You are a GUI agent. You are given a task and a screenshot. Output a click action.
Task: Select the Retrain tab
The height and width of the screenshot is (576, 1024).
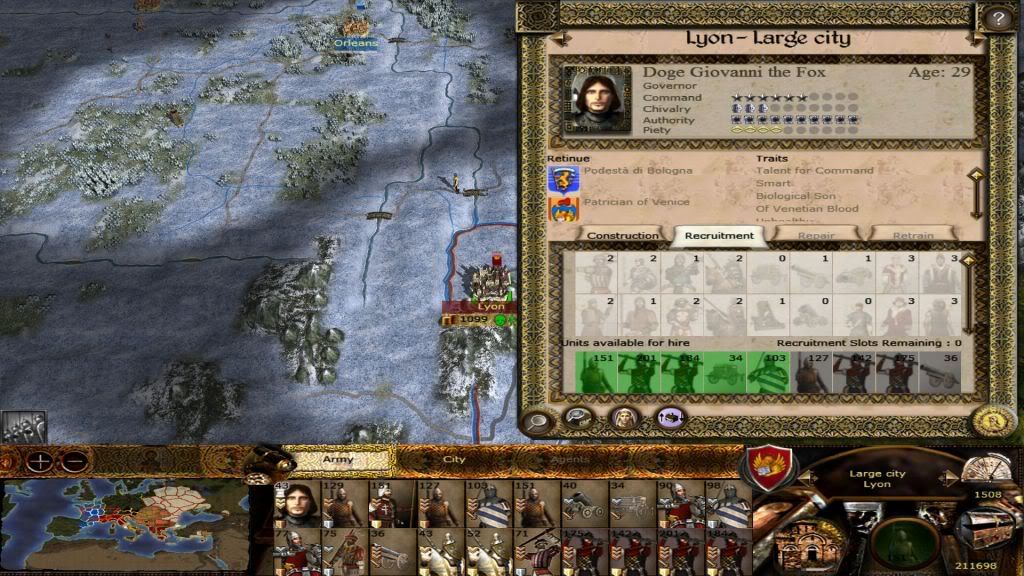click(912, 236)
